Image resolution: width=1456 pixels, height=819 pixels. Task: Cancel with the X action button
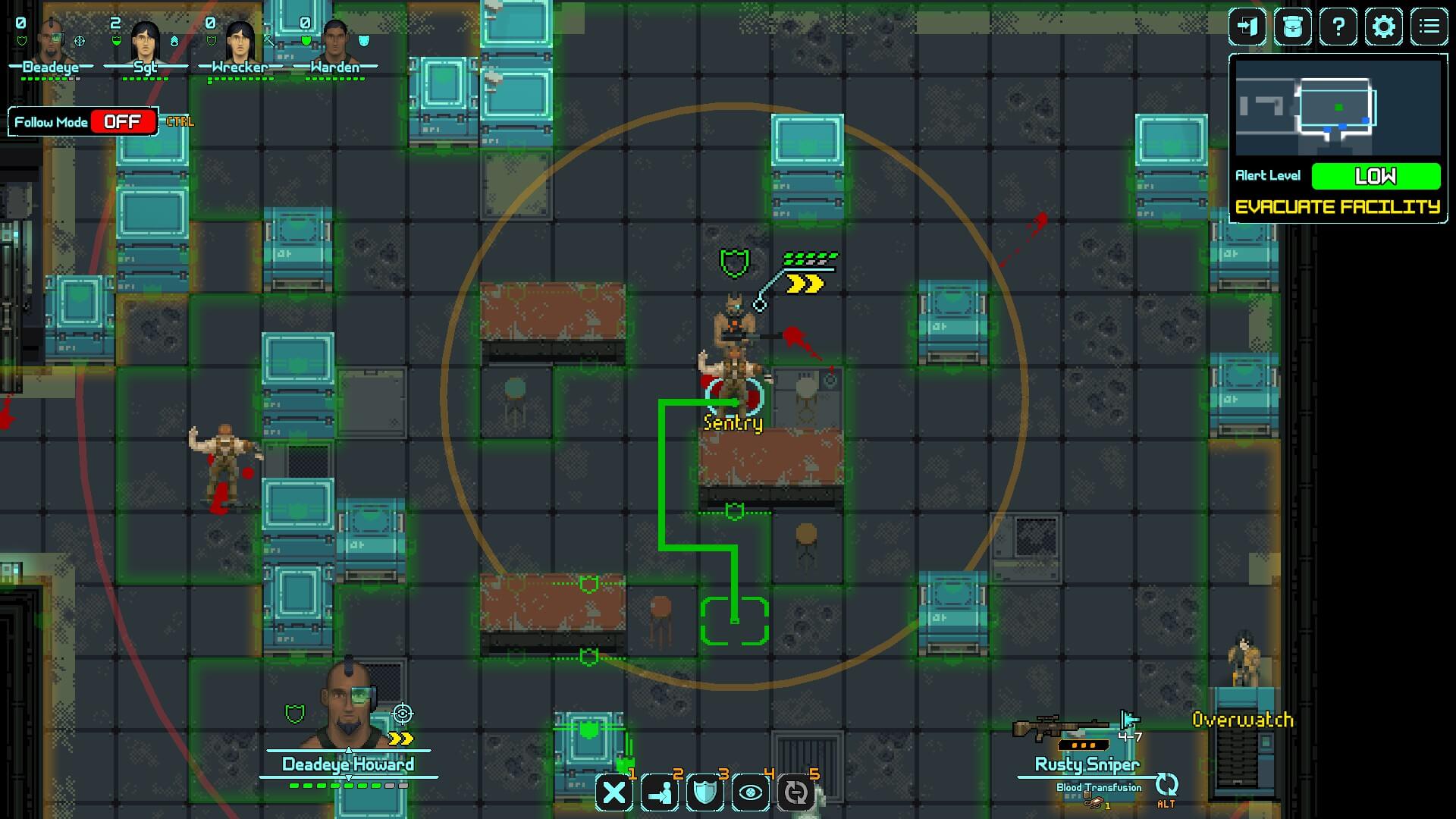click(x=614, y=793)
